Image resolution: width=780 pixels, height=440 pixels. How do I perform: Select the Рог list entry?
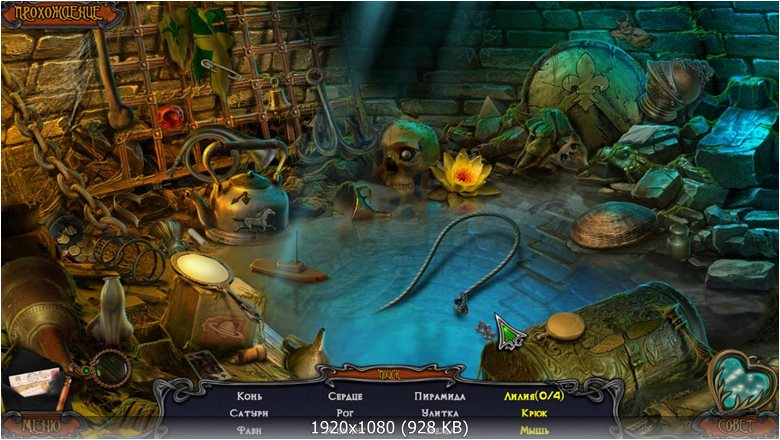click(344, 412)
